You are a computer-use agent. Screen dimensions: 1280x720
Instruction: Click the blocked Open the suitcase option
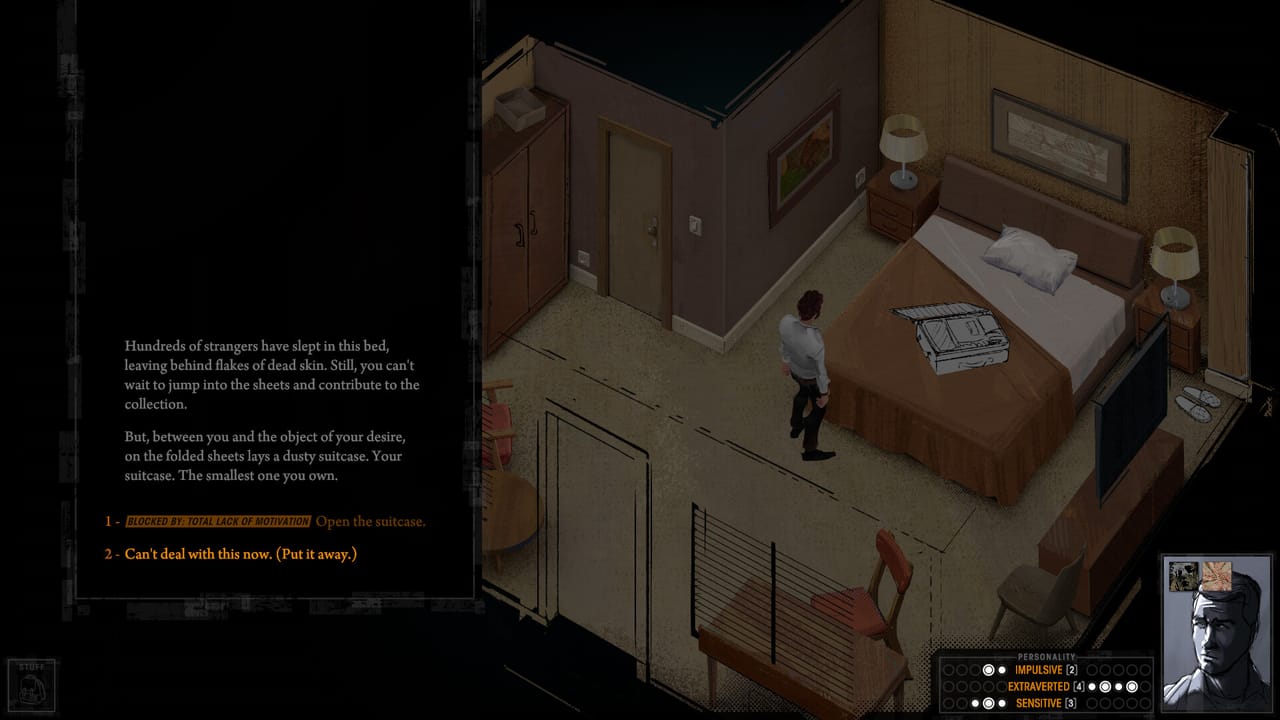(x=370, y=521)
